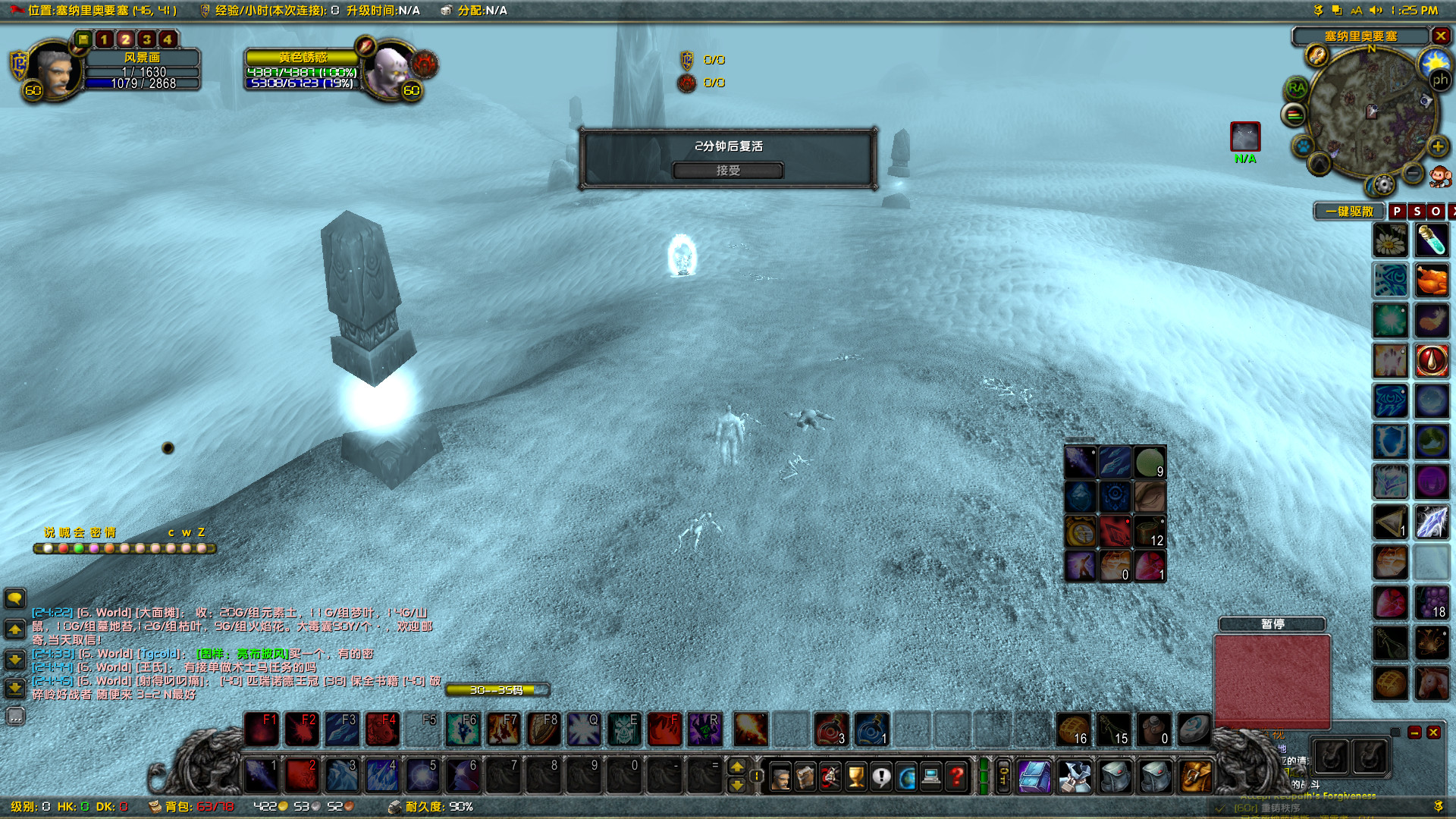The width and height of the screenshot is (1456, 819).
Task: Click 接受 to accept resurrection
Action: pos(728,171)
